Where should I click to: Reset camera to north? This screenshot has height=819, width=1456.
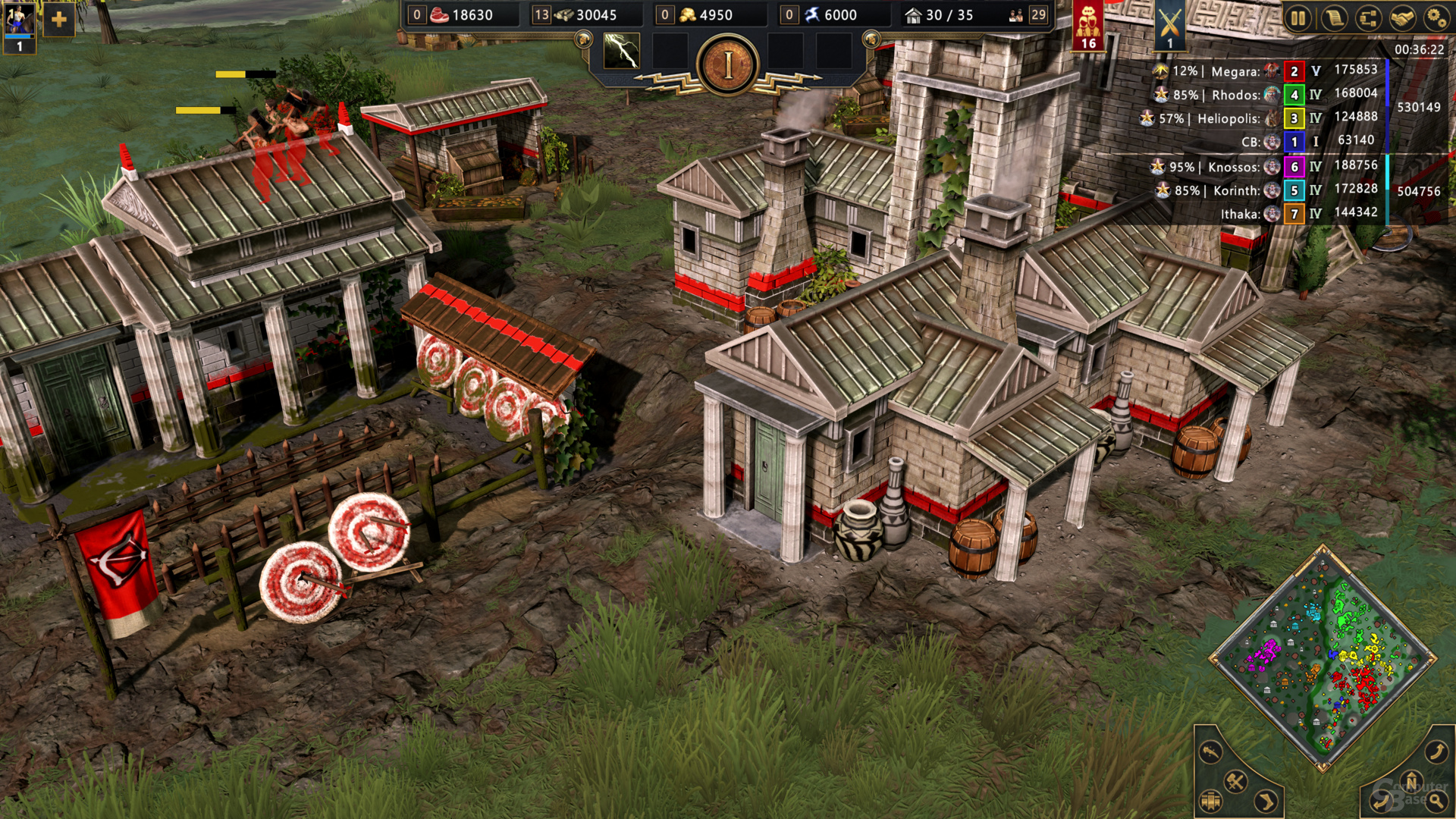tap(1411, 781)
